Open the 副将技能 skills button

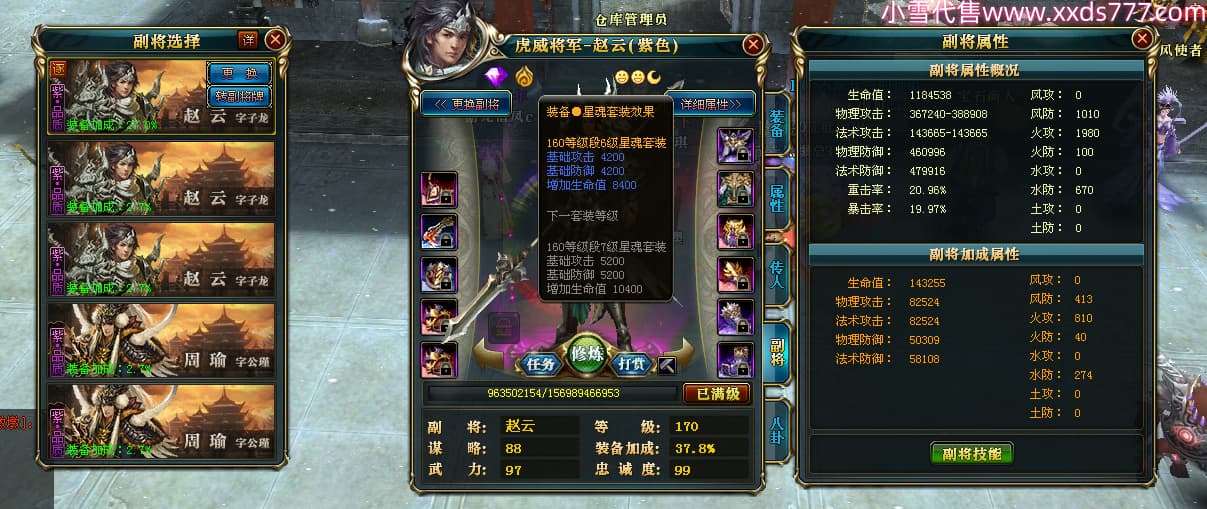[971, 453]
